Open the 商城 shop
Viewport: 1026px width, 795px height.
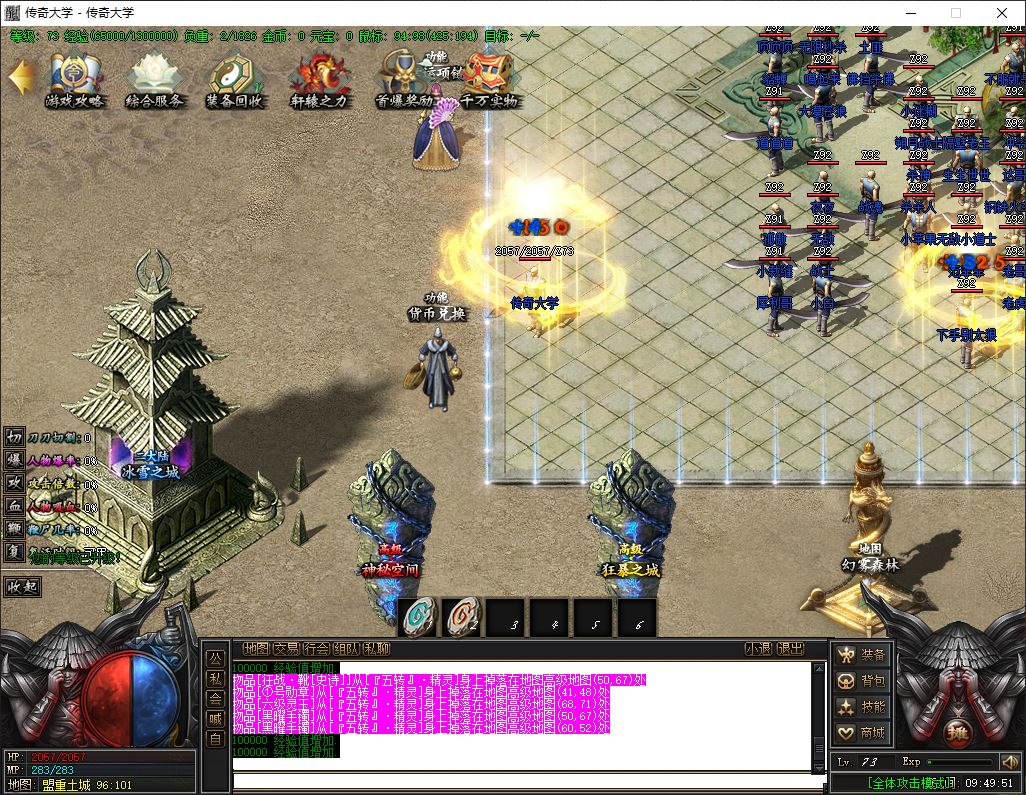(x=863, y=733)
